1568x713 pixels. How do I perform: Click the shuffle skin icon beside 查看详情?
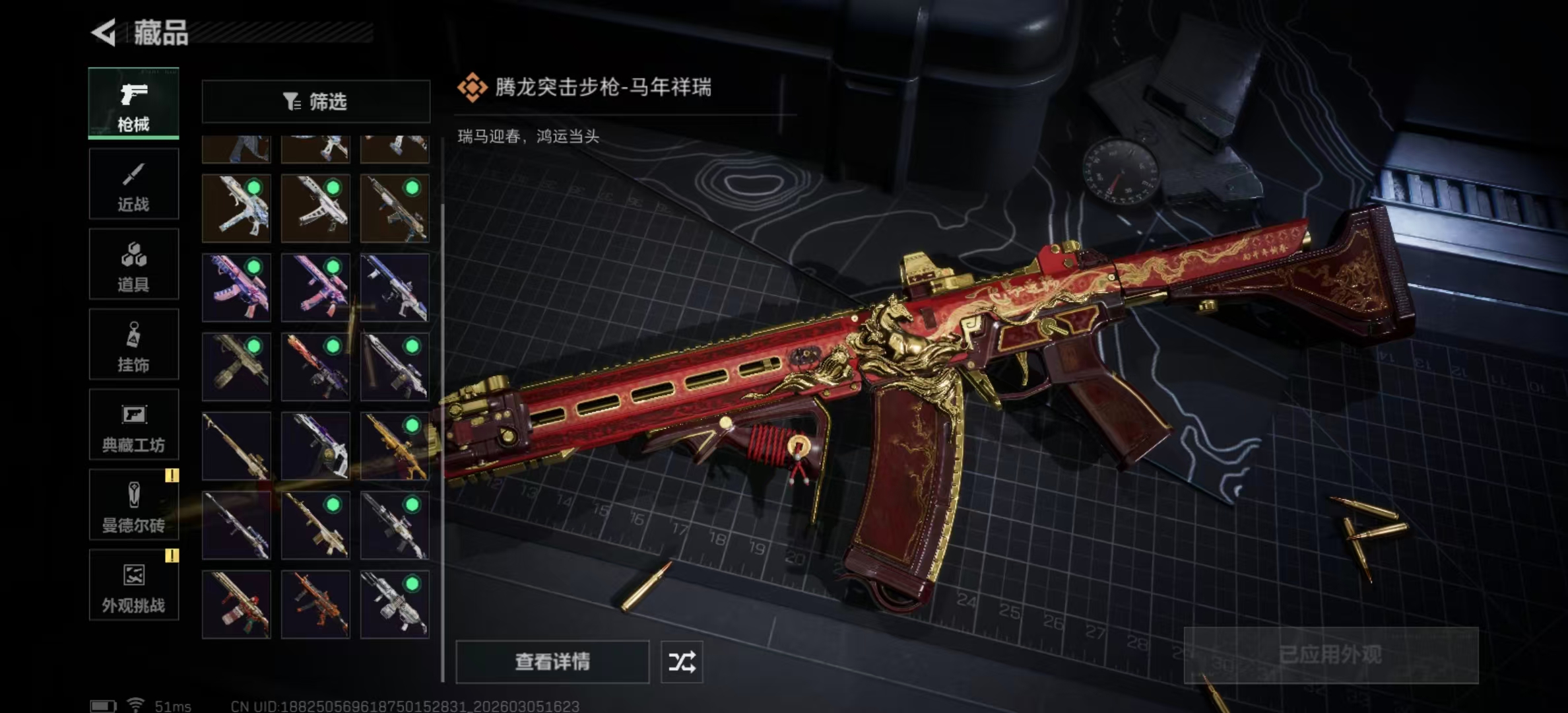(682, 662)
